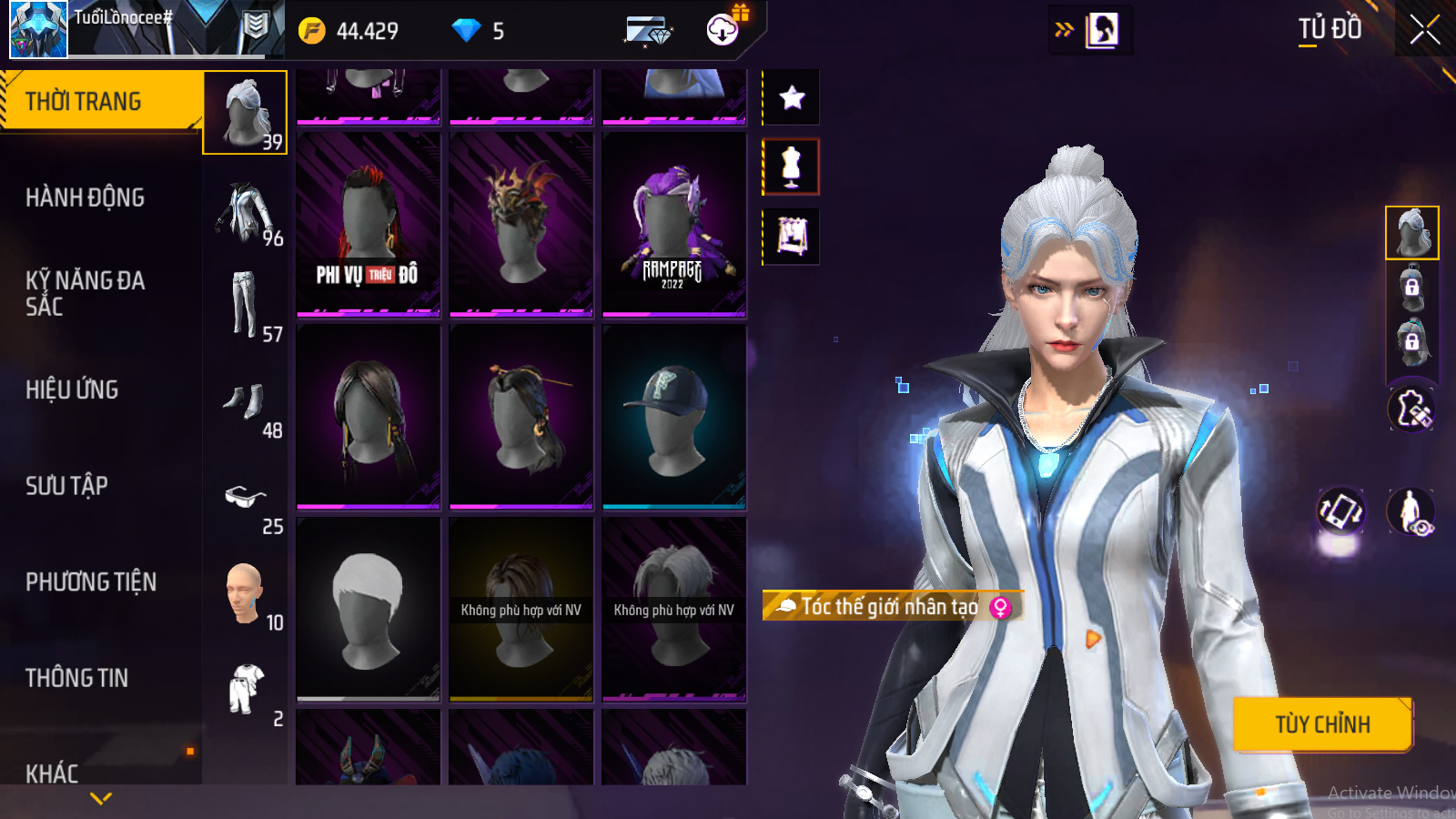This screenshot has height=819, width=1456.
Task: Click the star favorites filter button
Action: (792, 97)
